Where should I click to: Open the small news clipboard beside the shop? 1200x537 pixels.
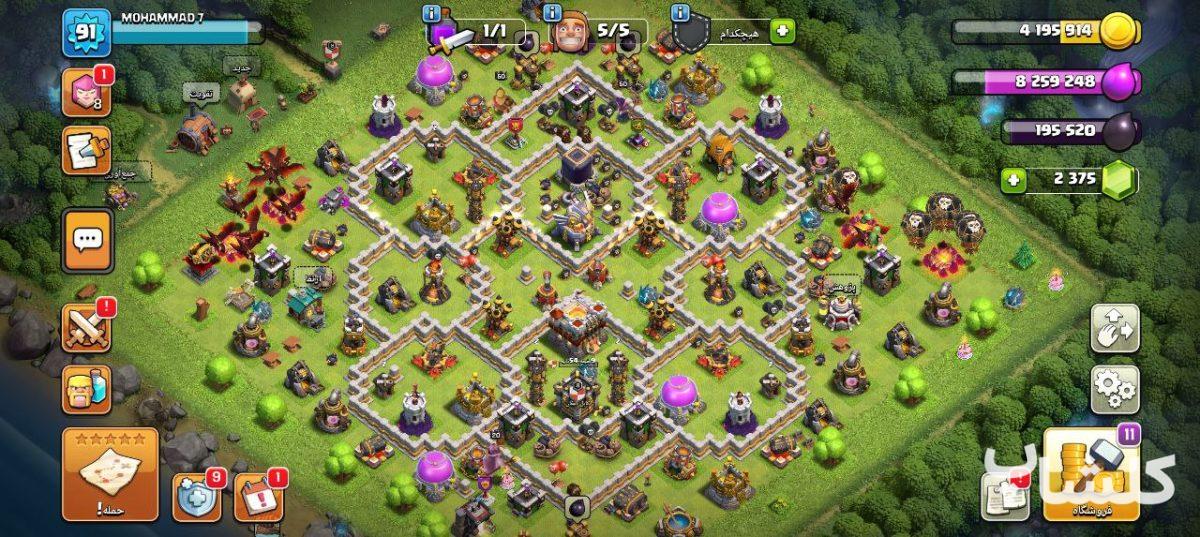click(1004, 494)
